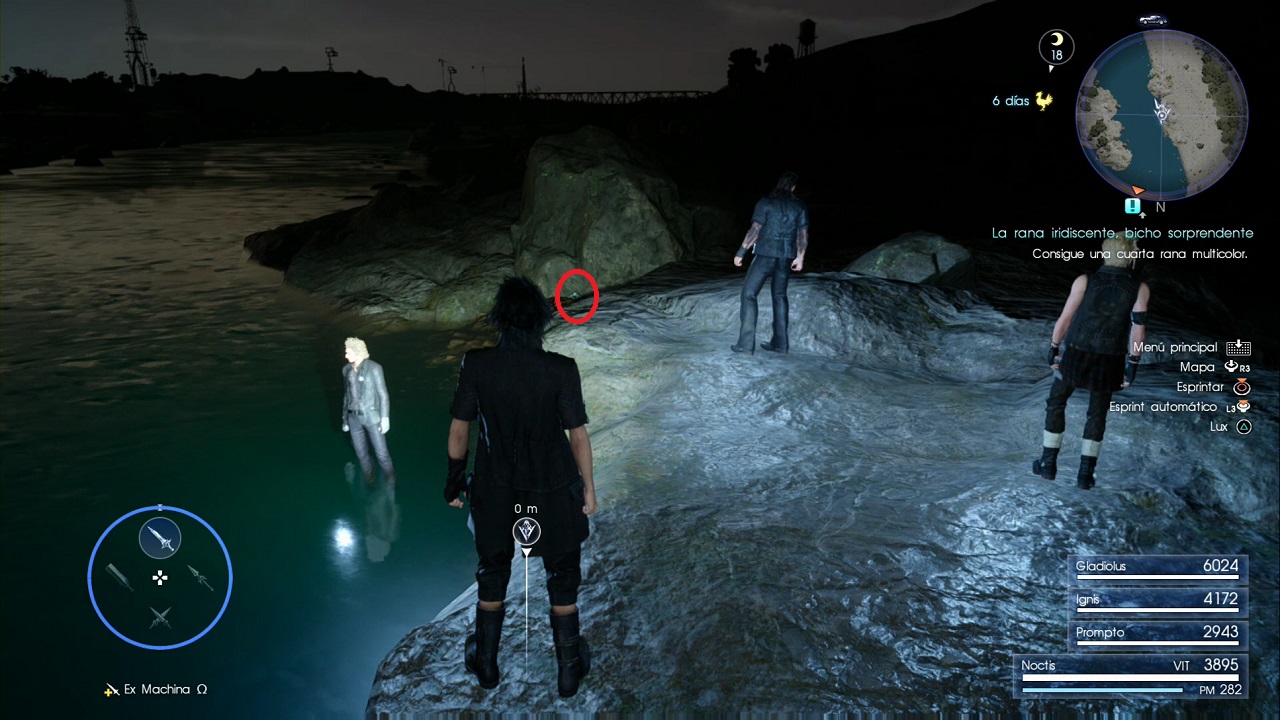The image size is (1280, 720).
Task: Open the 'Mapa' option
Action: tap(1197, 367)
